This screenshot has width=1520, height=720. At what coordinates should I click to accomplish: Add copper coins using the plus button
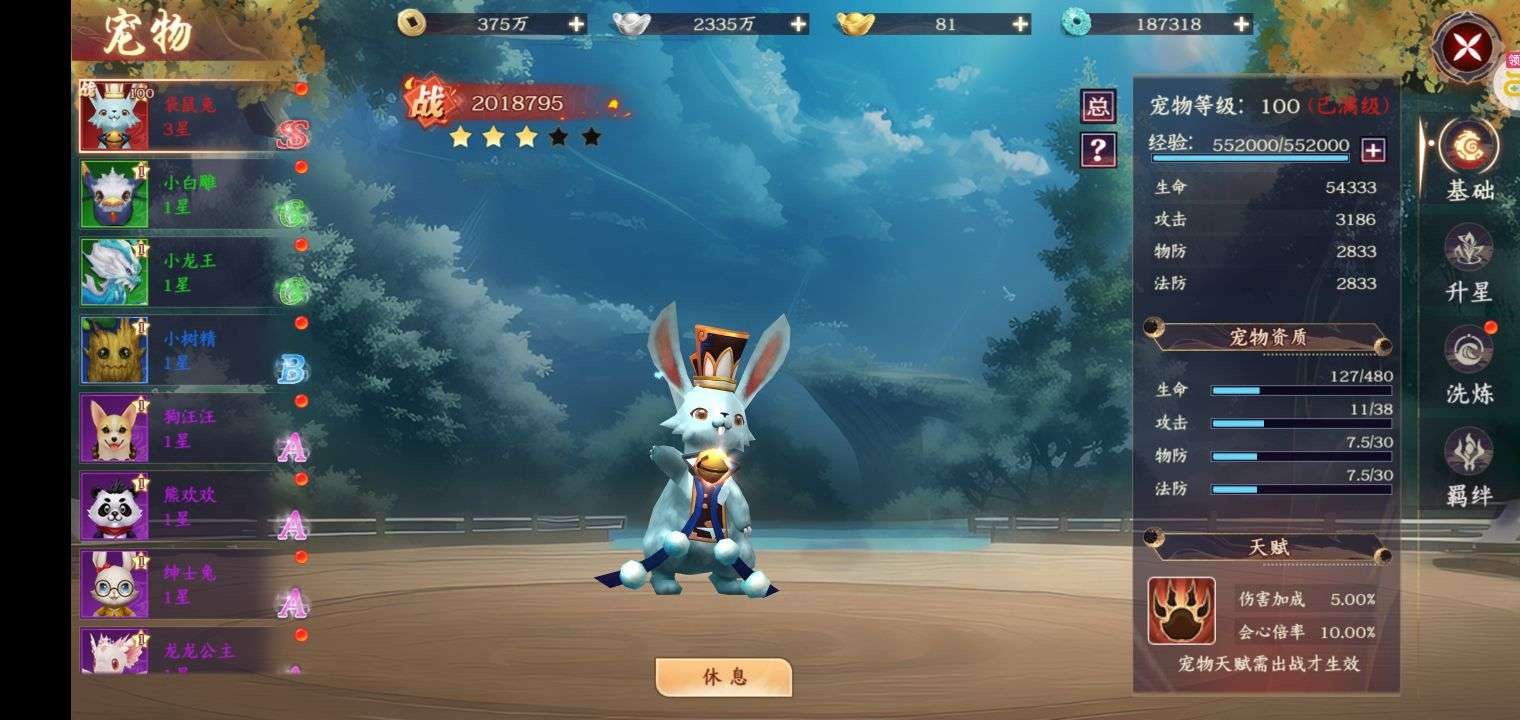coord(576,24)
